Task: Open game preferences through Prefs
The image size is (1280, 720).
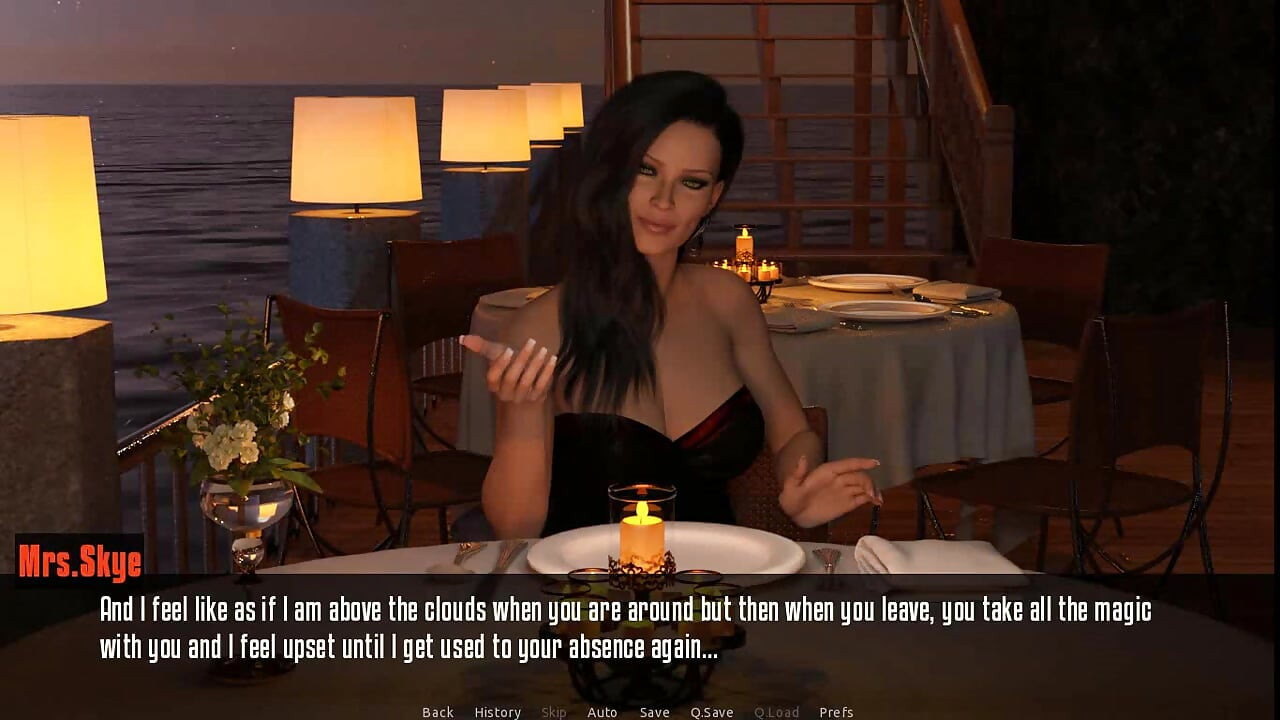Action: point(836,711)
